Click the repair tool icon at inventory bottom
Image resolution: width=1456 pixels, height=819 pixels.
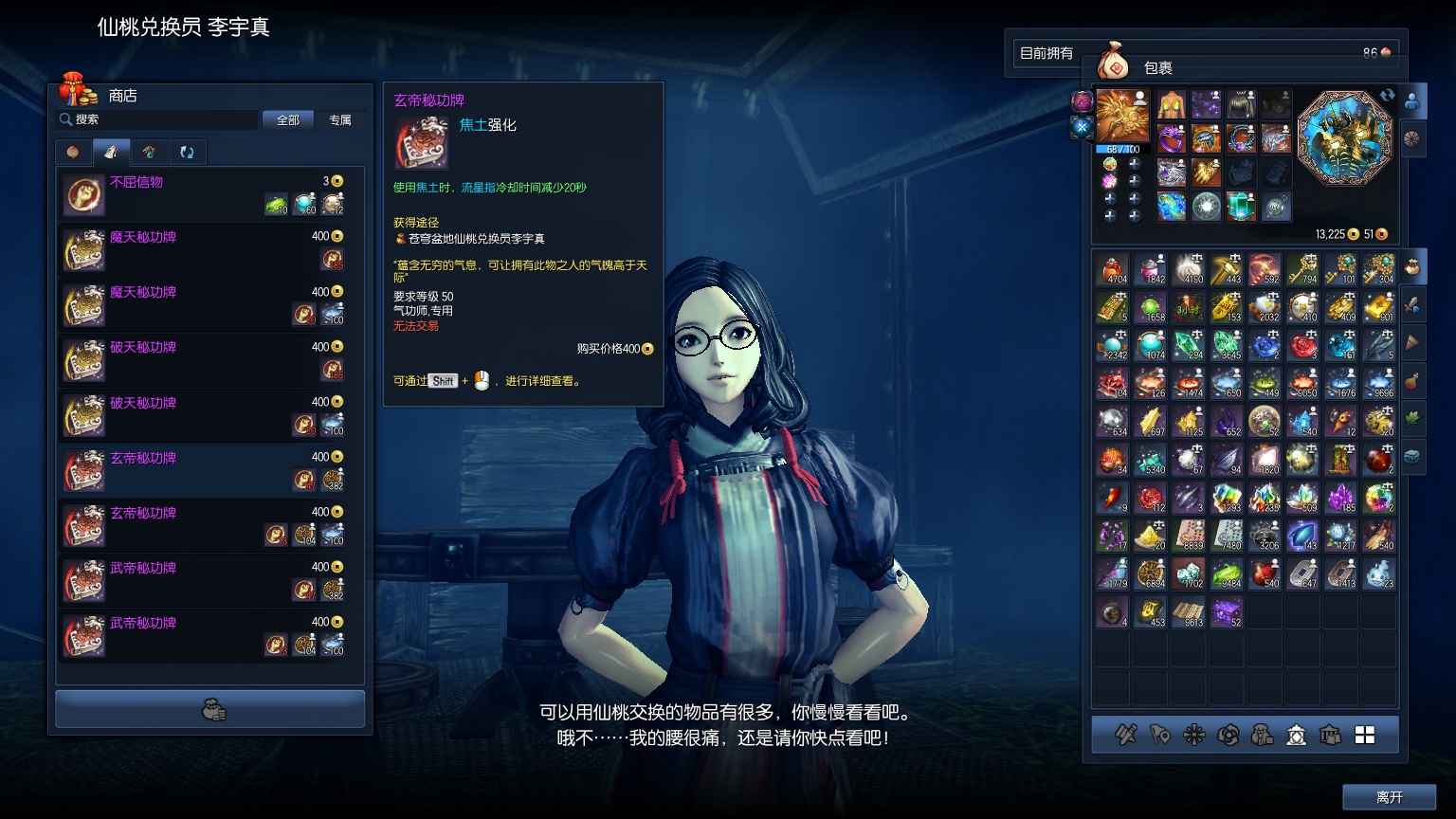pyautogui.click(x=1125, y=735)
